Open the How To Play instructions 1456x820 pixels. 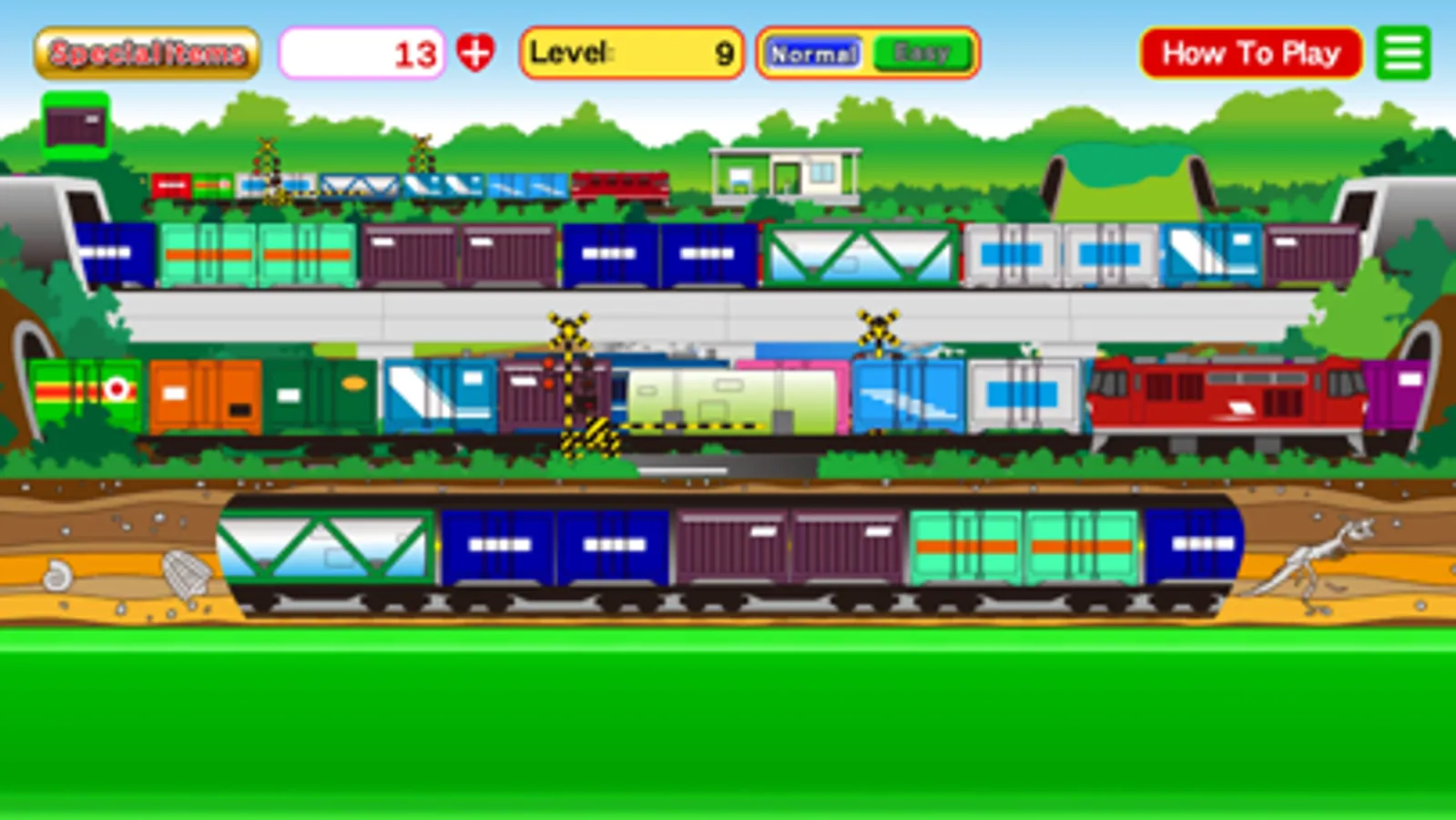coord(1249,52)
